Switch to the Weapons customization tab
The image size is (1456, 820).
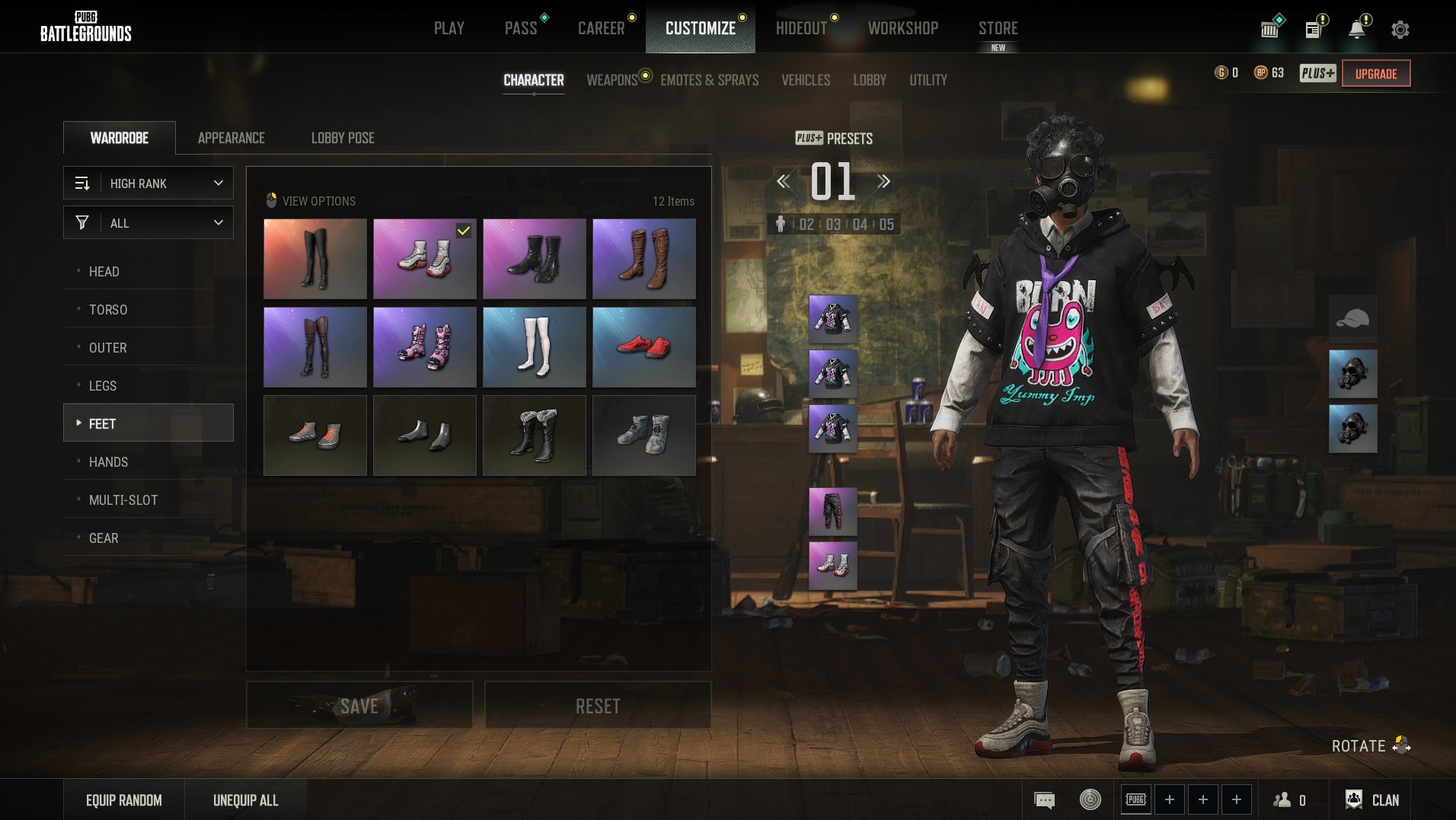coord(611,80)
